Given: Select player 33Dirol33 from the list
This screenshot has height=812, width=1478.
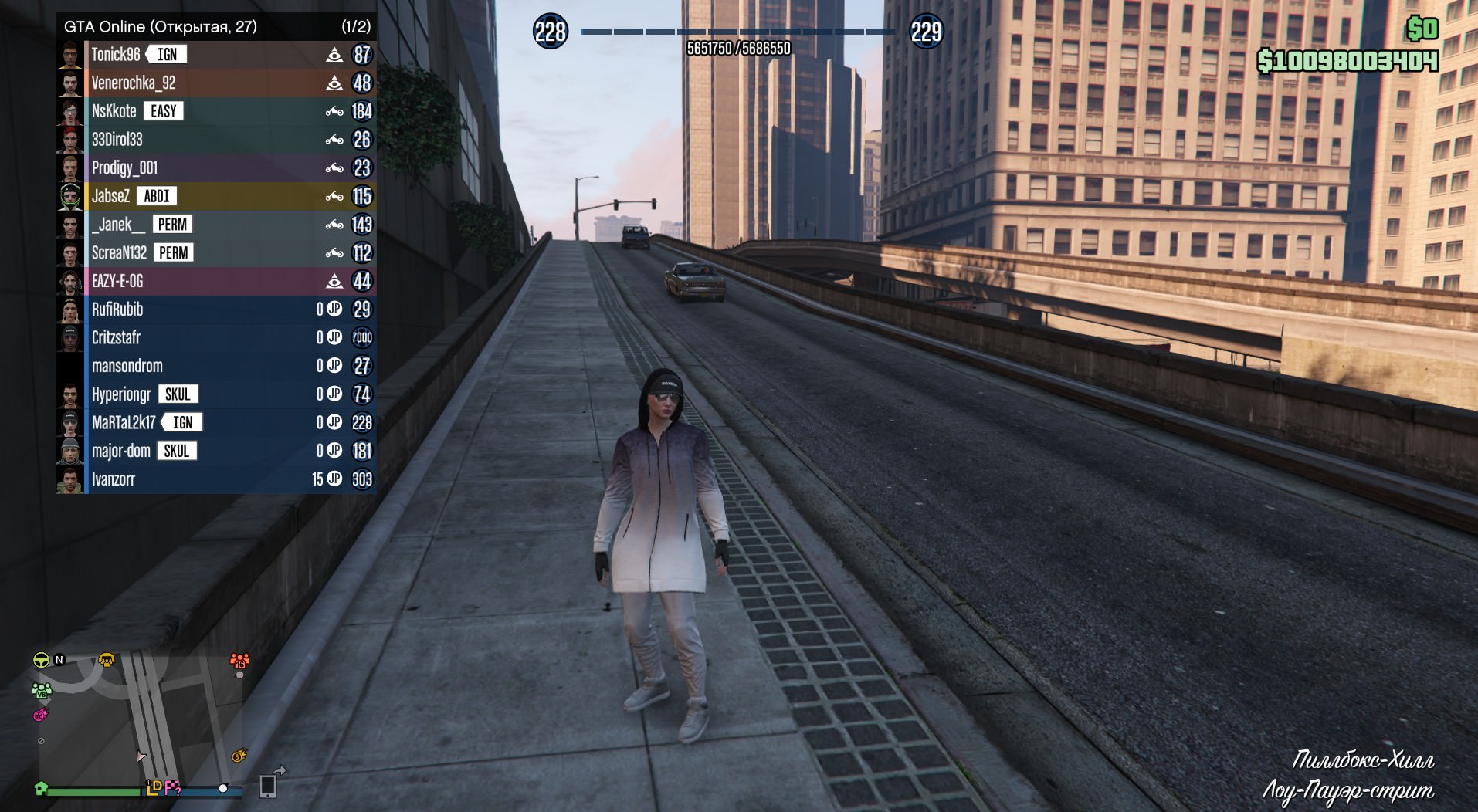Looking at the screenshot, I should (x=117, y=140).
